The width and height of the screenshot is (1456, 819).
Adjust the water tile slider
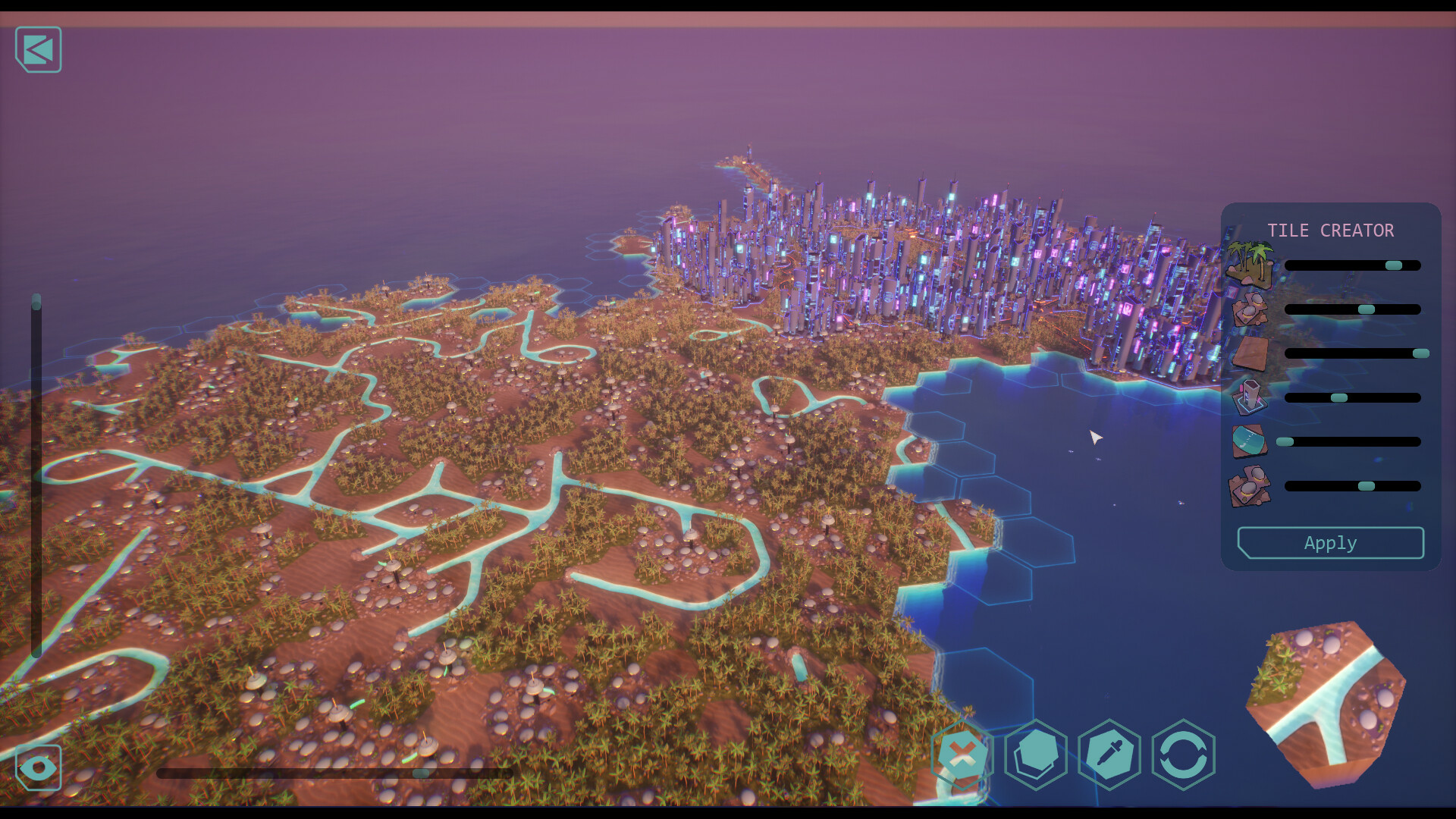(1285, 441)
